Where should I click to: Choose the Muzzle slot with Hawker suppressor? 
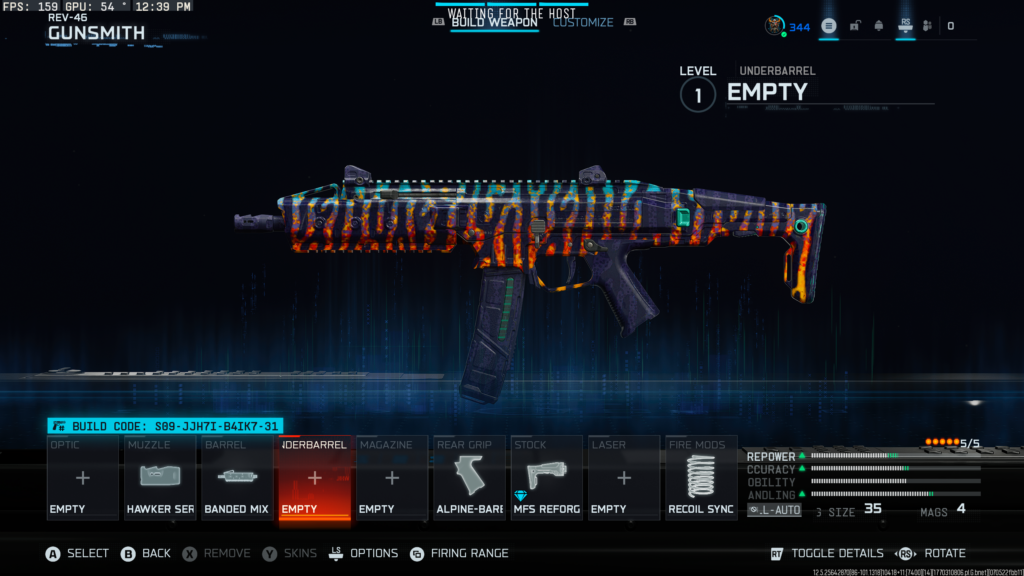[160, 478]
